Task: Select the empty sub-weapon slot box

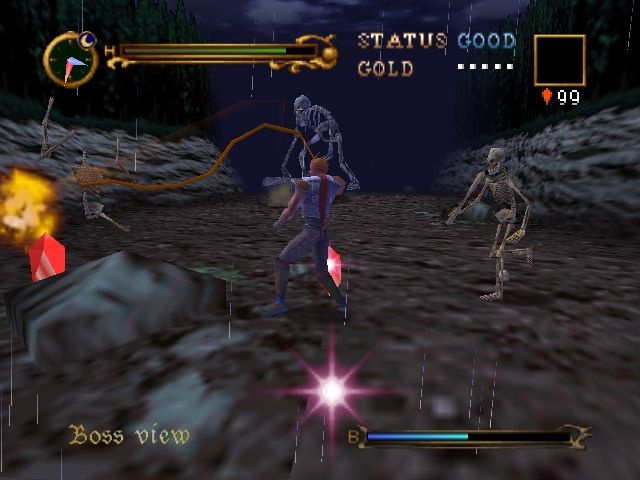Action: [x=559, y=60]
